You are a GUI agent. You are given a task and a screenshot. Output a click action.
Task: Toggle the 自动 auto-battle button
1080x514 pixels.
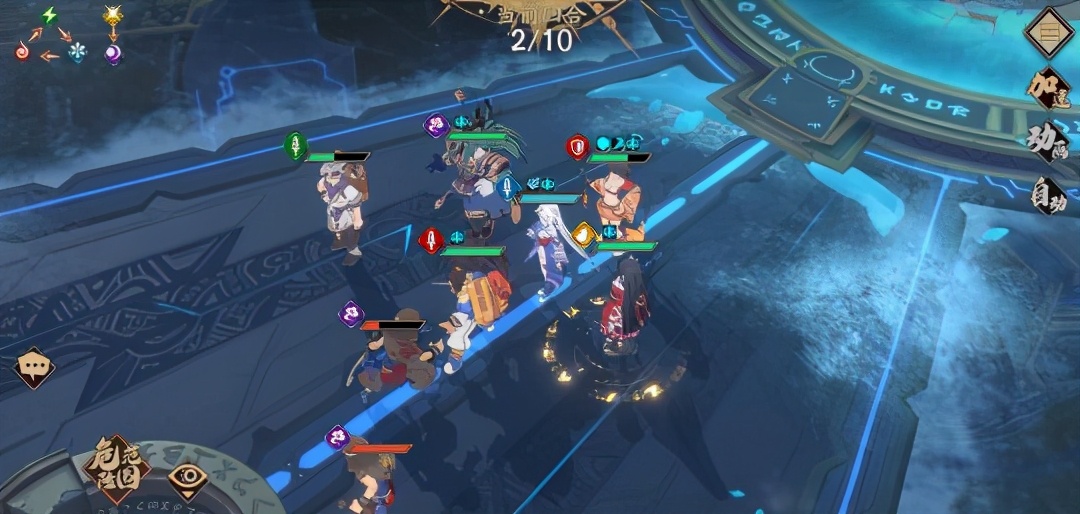(x=1049, y=193)
